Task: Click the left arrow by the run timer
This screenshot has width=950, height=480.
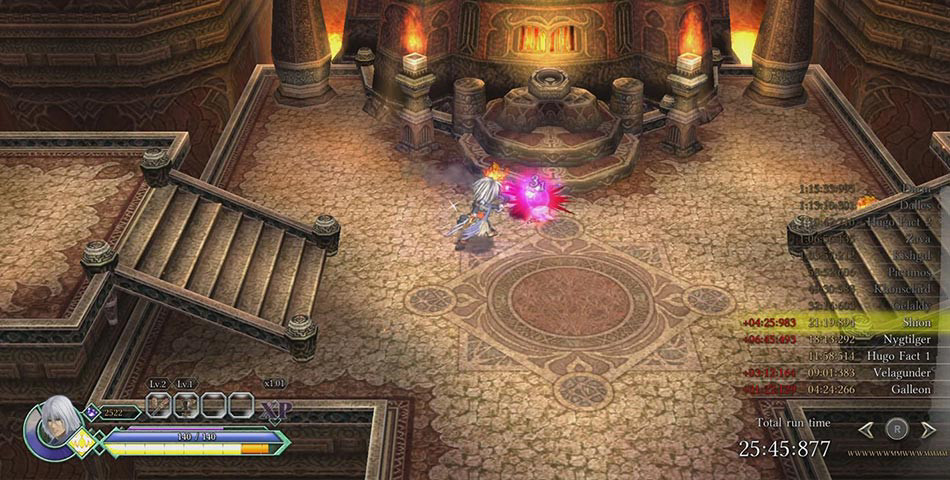Action: [x=866, y=429]
